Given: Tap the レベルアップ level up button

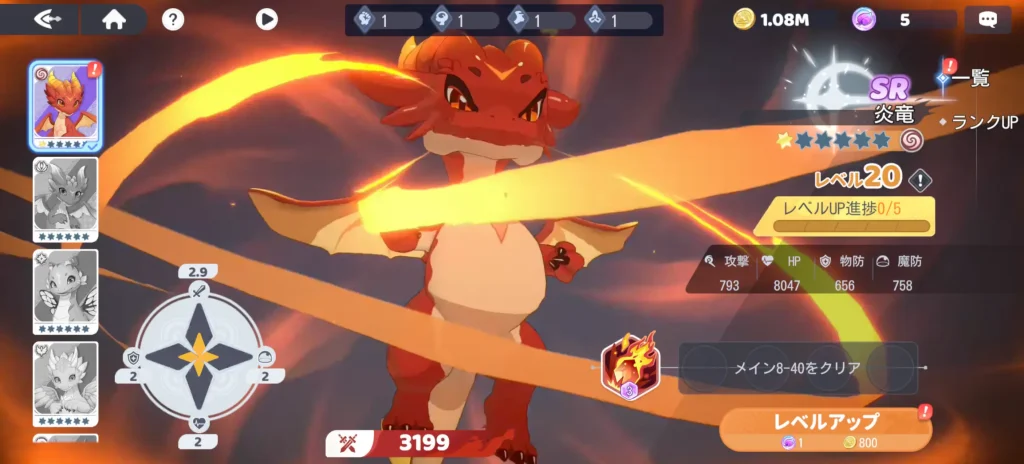Looking at the screenshot, I should point(826,428).
